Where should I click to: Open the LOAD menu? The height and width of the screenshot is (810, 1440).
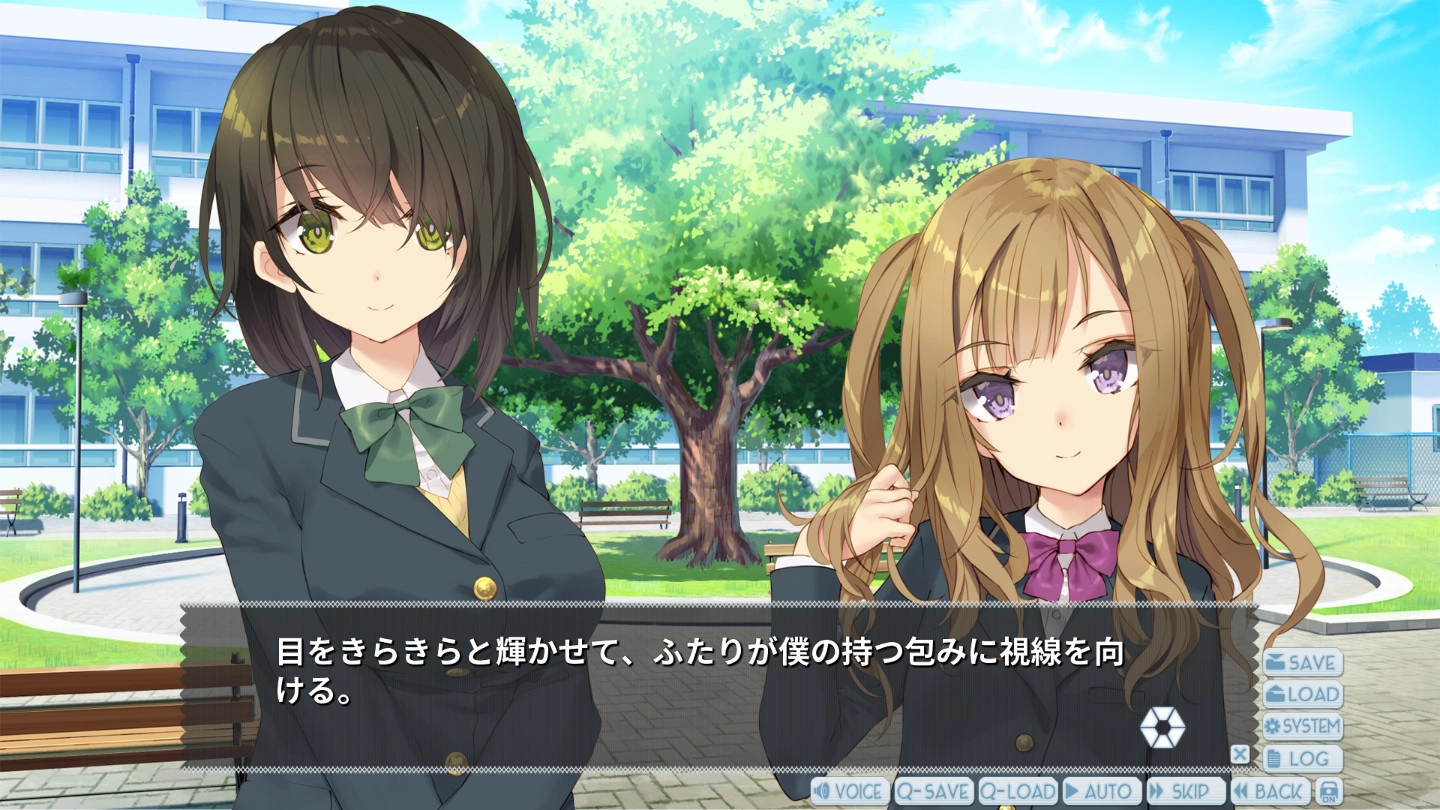click(x=1302, y=694)
